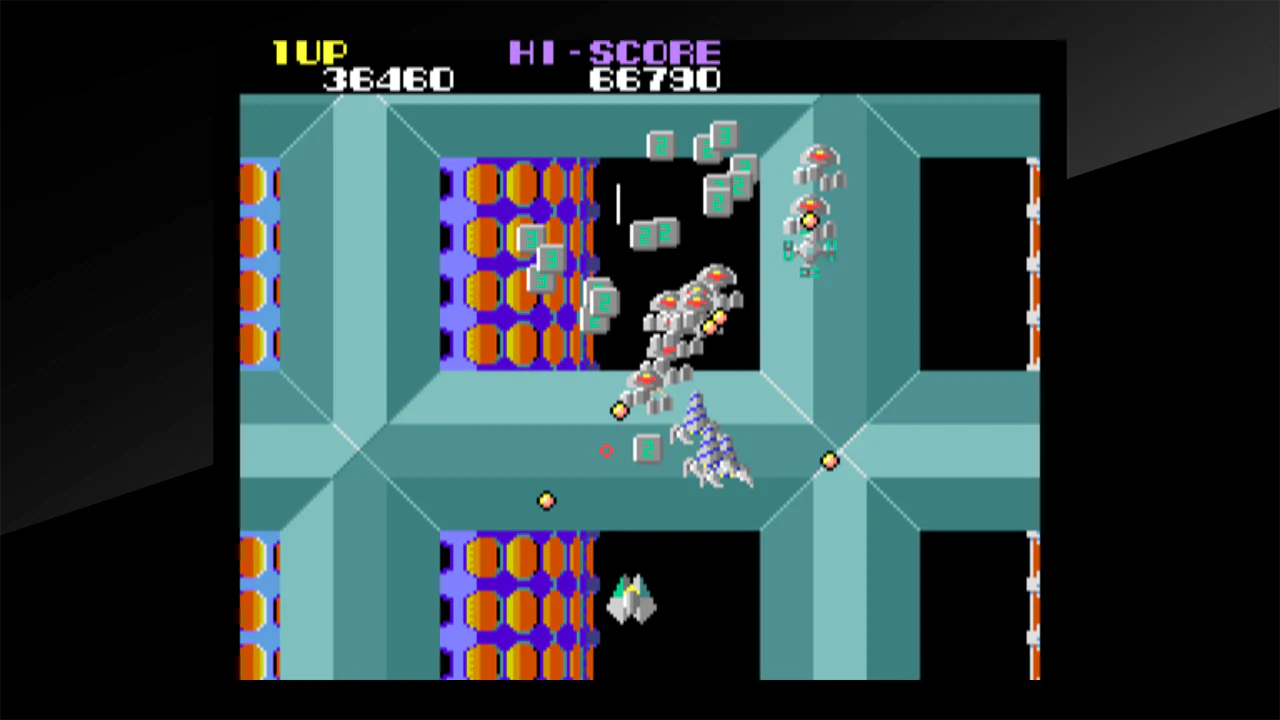The height and width of the screenshot is (720, 1280).
Task: Click the small red ring projectile
Action: click(x=607, y=452)
